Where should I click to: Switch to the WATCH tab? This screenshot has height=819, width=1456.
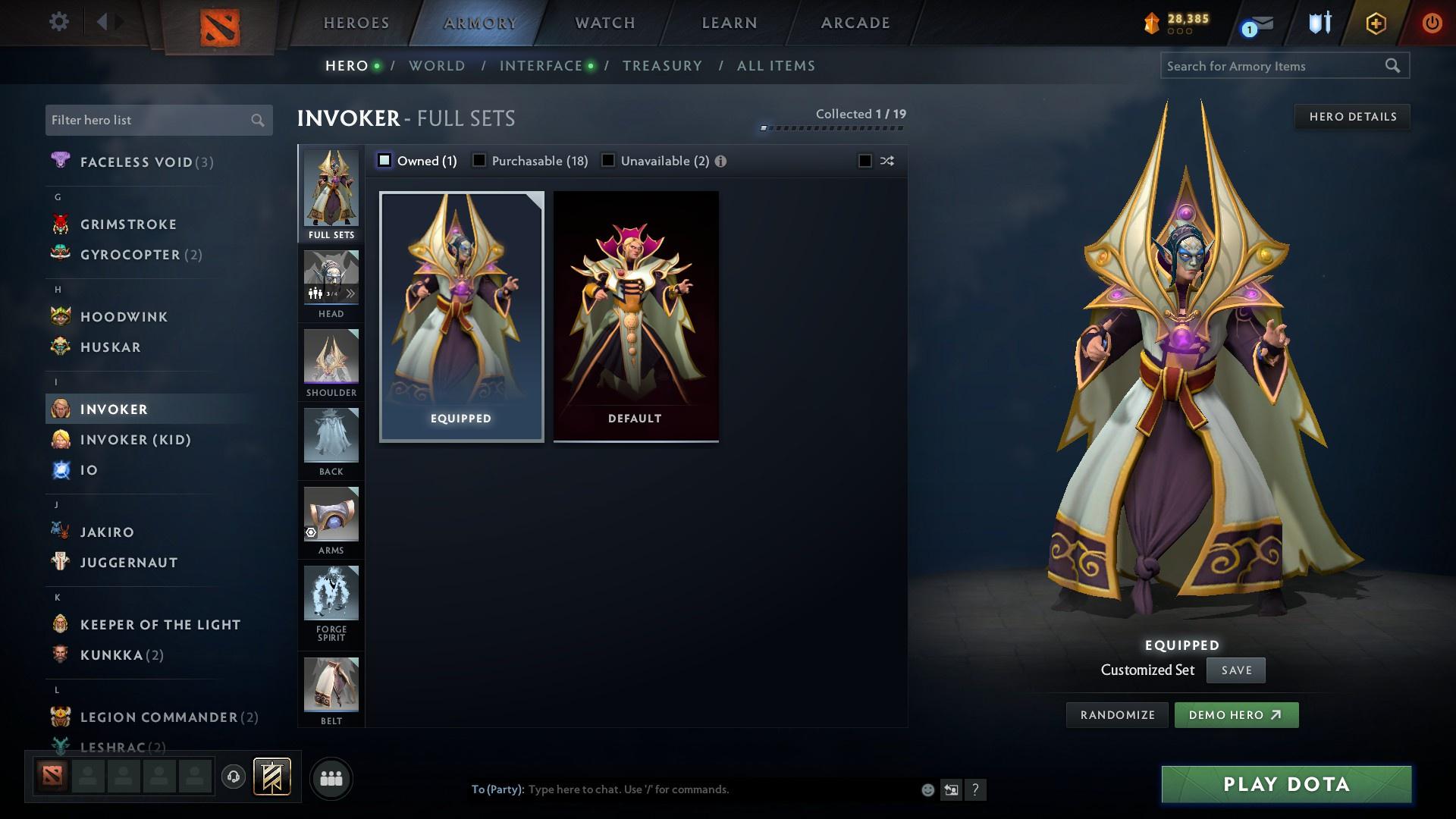(604, 23)
